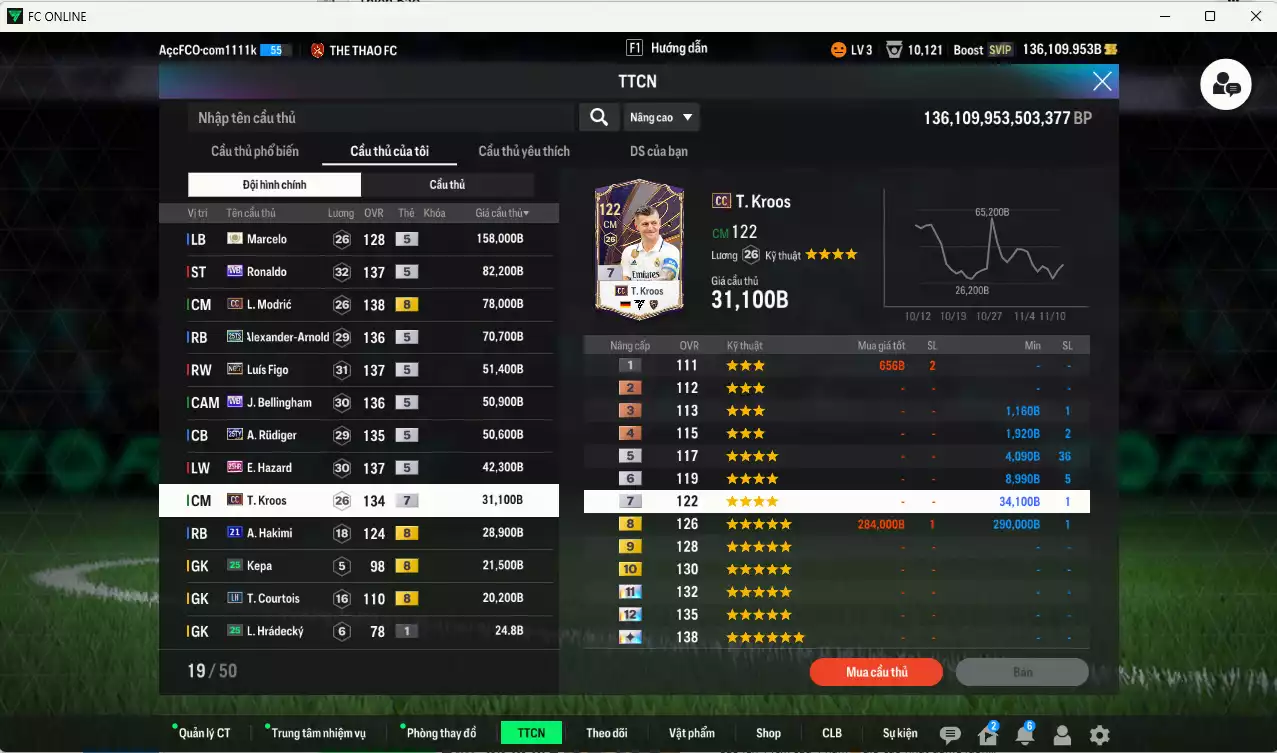
Task: Click the red Mua cầu thủ button
Action: point(876,672)
